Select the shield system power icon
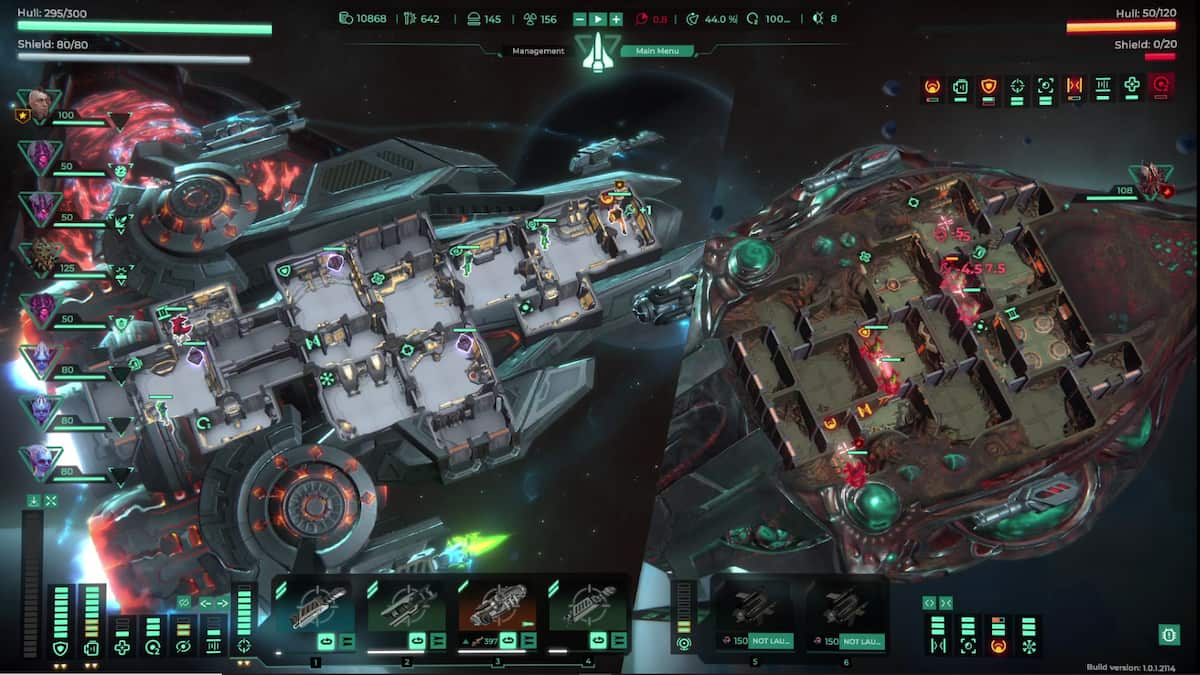The width and height of the screenshot is (1200, 675). click(x=62, y=648)
